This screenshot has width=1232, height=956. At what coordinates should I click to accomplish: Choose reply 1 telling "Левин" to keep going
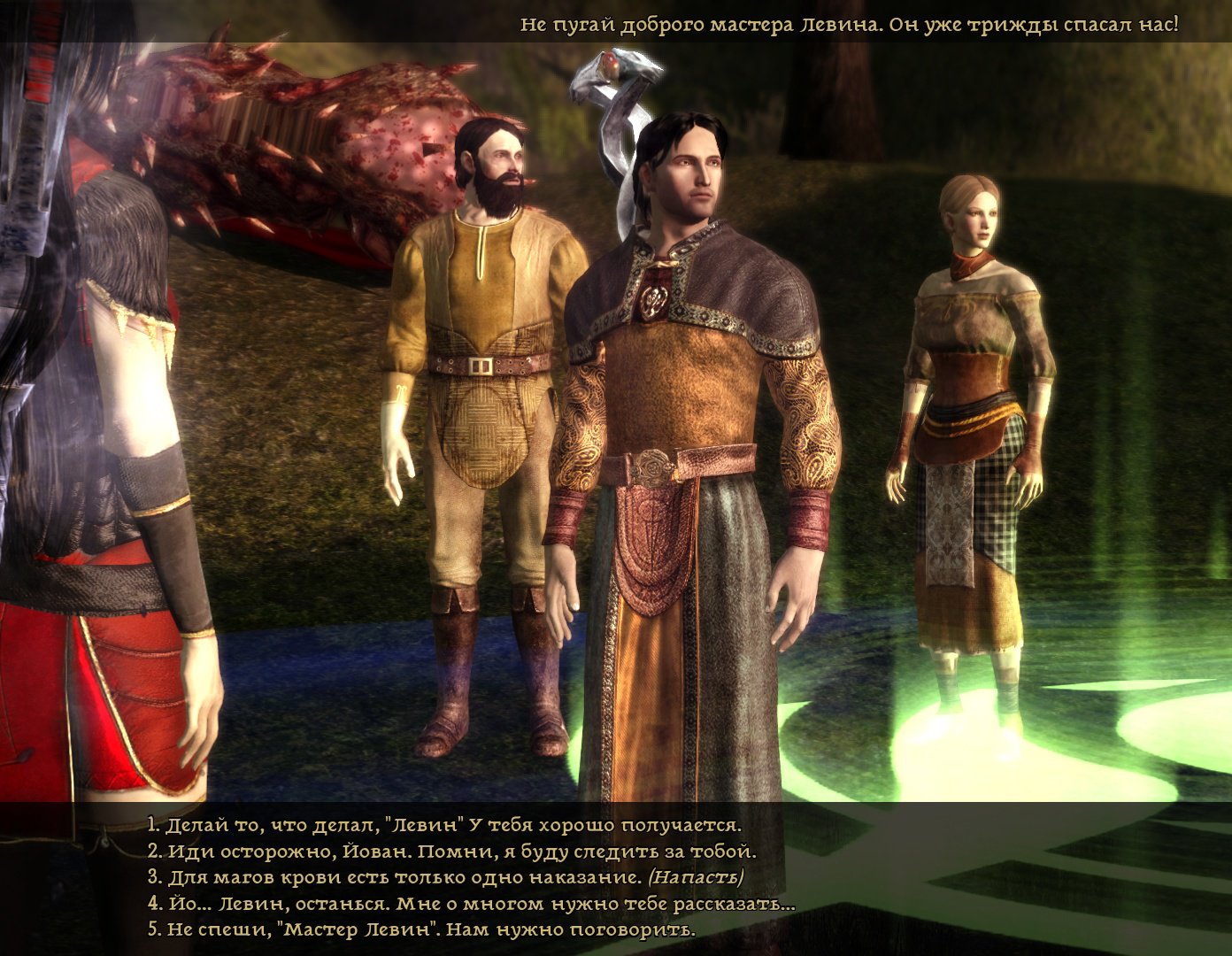coord(443,826)
